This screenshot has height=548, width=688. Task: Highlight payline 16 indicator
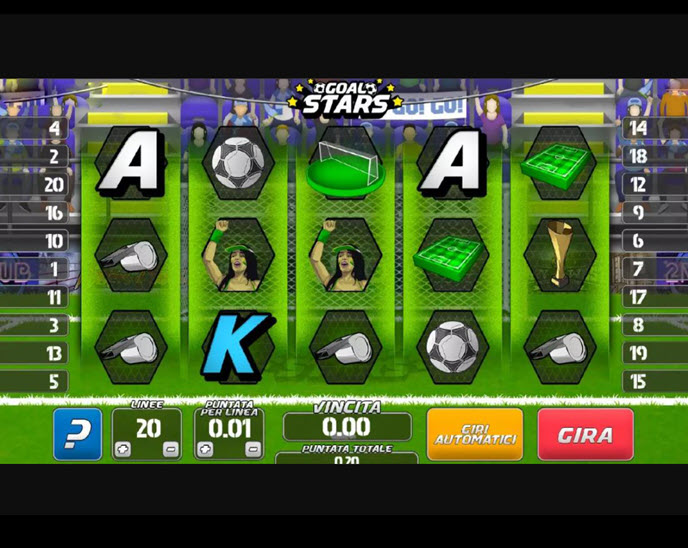coord(54,213)
